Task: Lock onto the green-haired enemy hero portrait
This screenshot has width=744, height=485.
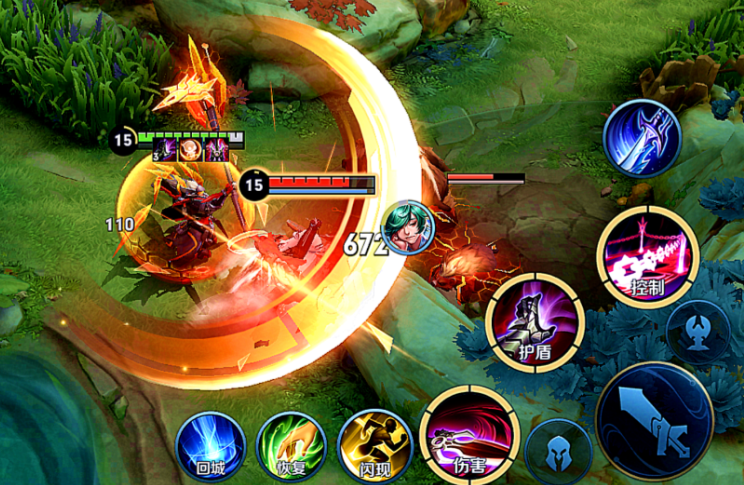Action: click(x=408, y=227)
